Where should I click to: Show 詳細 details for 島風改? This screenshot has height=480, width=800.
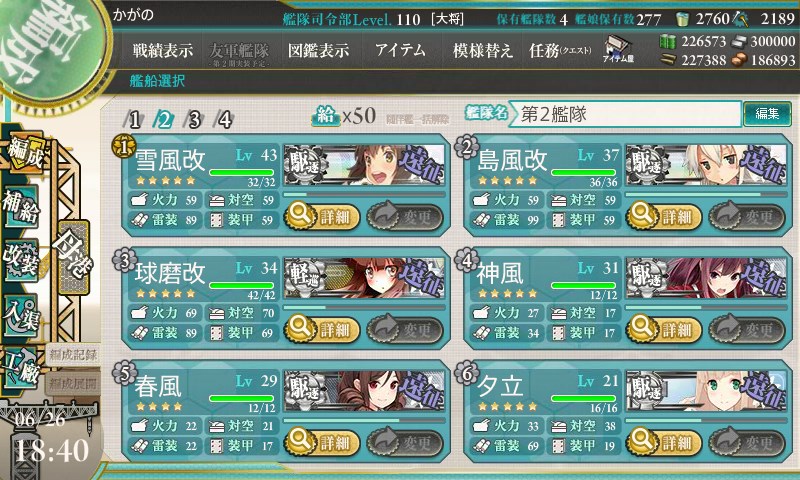662,214
